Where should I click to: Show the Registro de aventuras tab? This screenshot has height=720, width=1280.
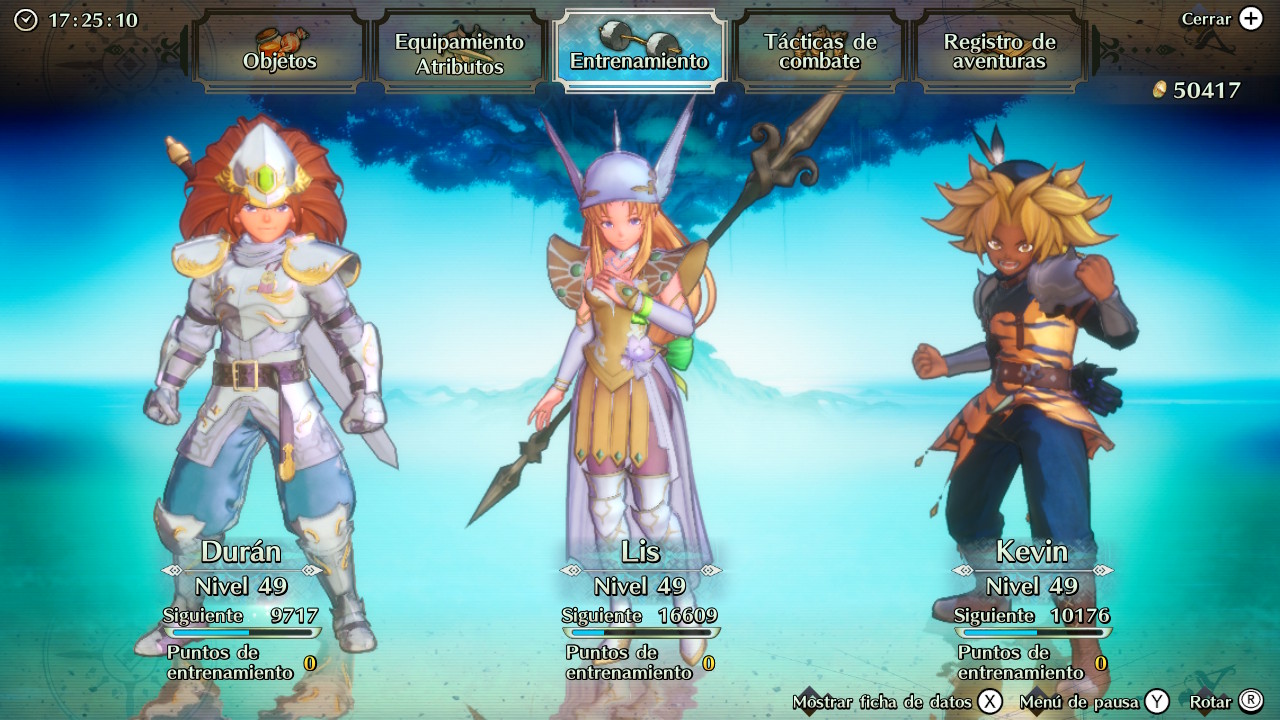coord(999,52)
